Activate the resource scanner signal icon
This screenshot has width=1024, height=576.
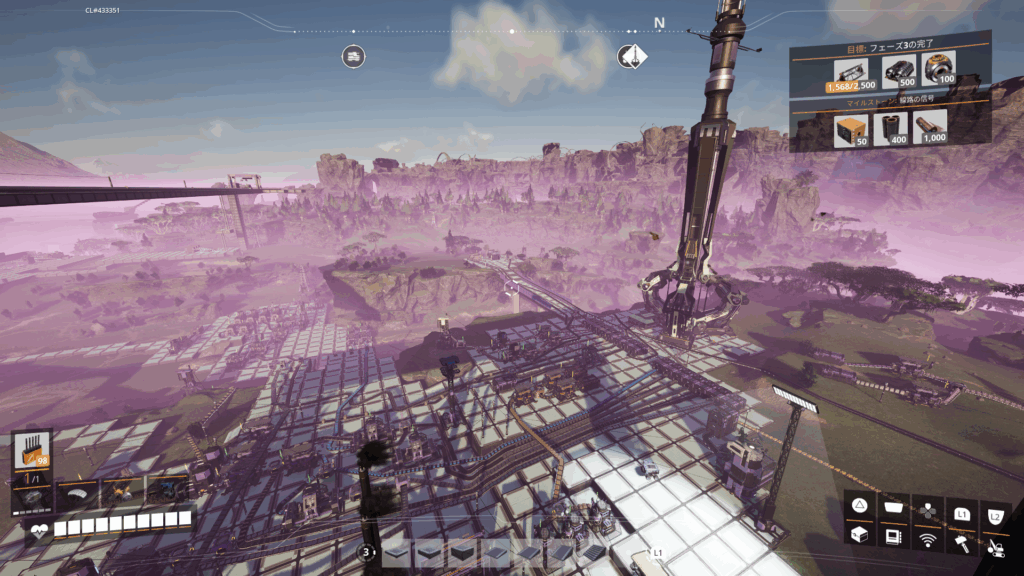(x=927, y=541)
